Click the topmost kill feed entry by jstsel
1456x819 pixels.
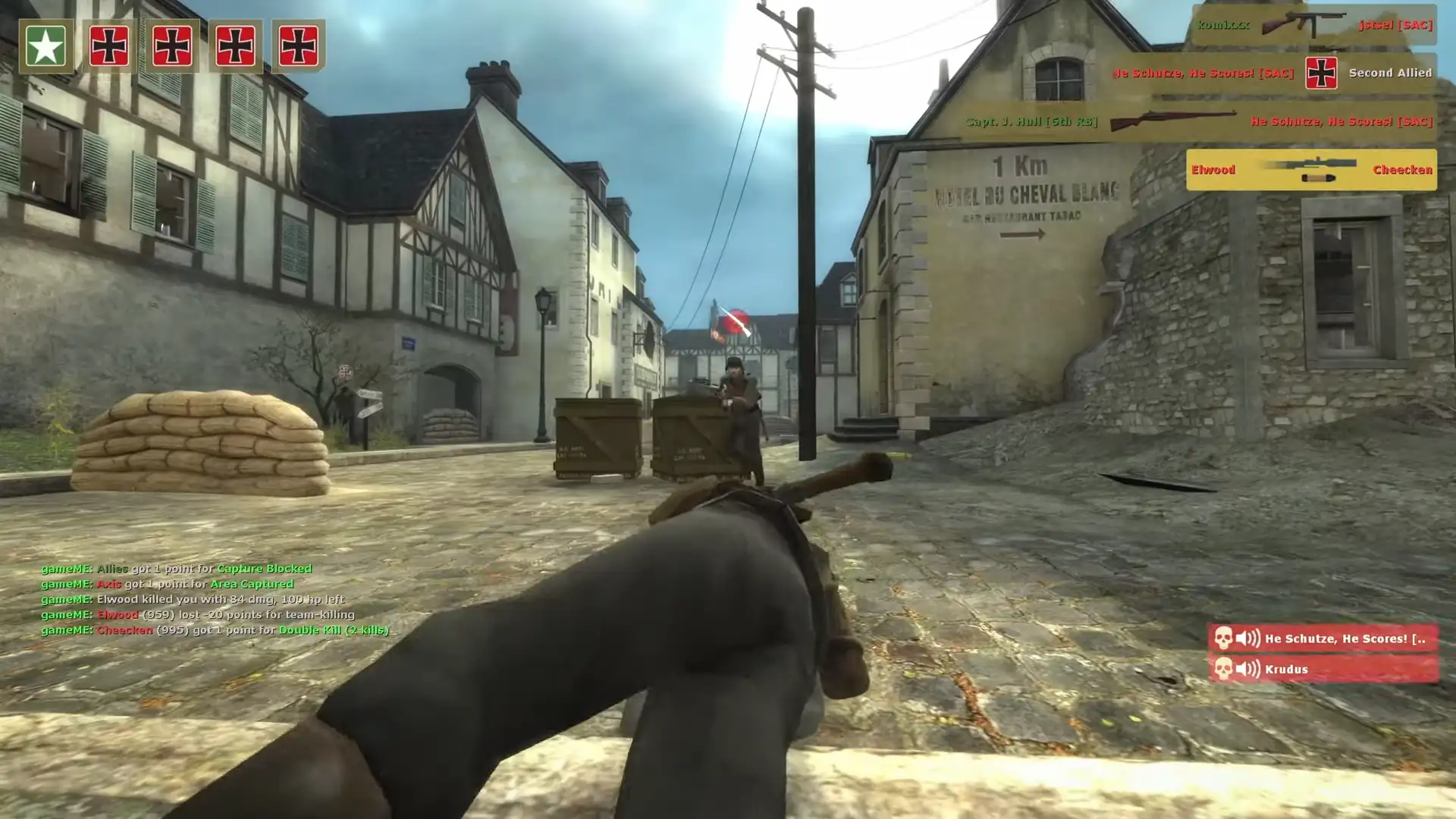coord(1313,25)
